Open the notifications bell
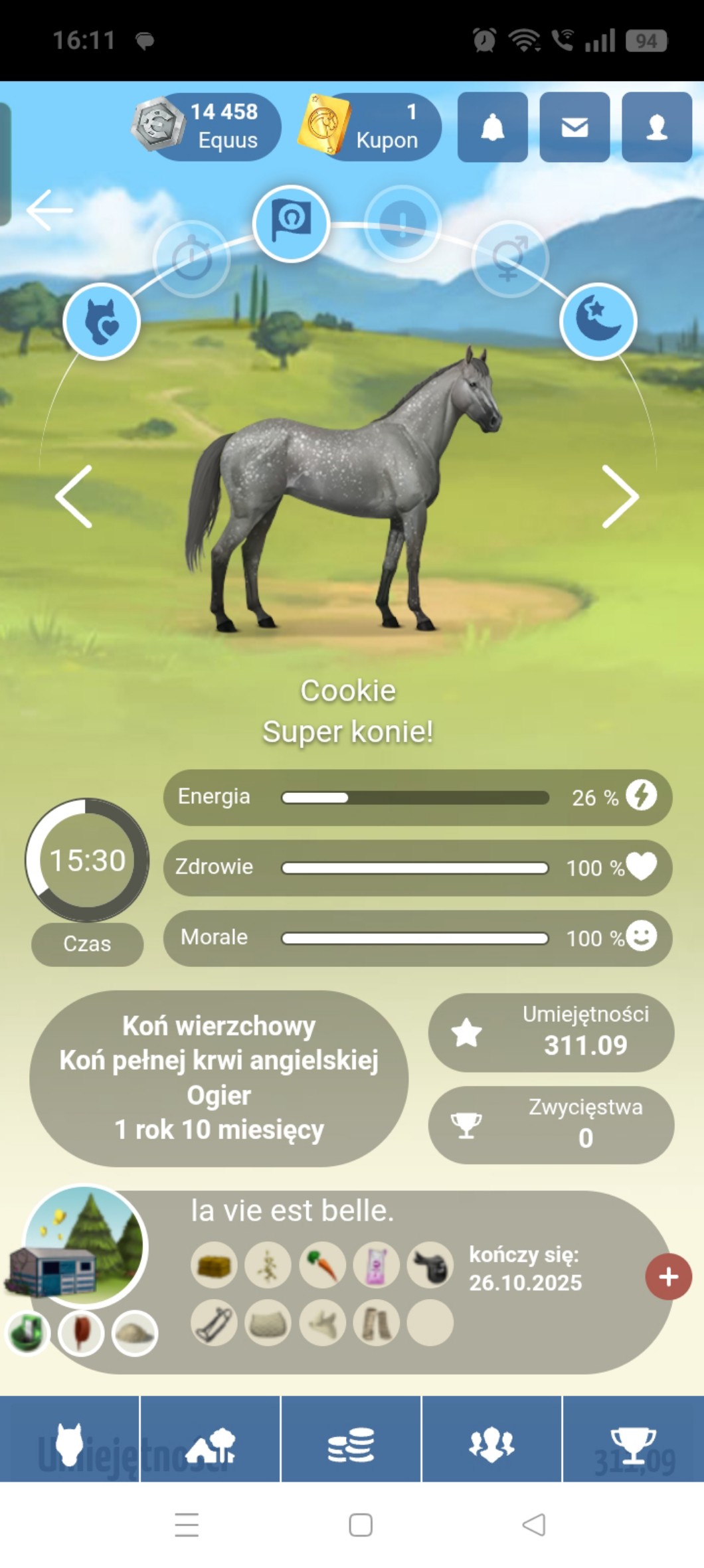Viewport: 704px width, 1568px height. click(492, 127)
